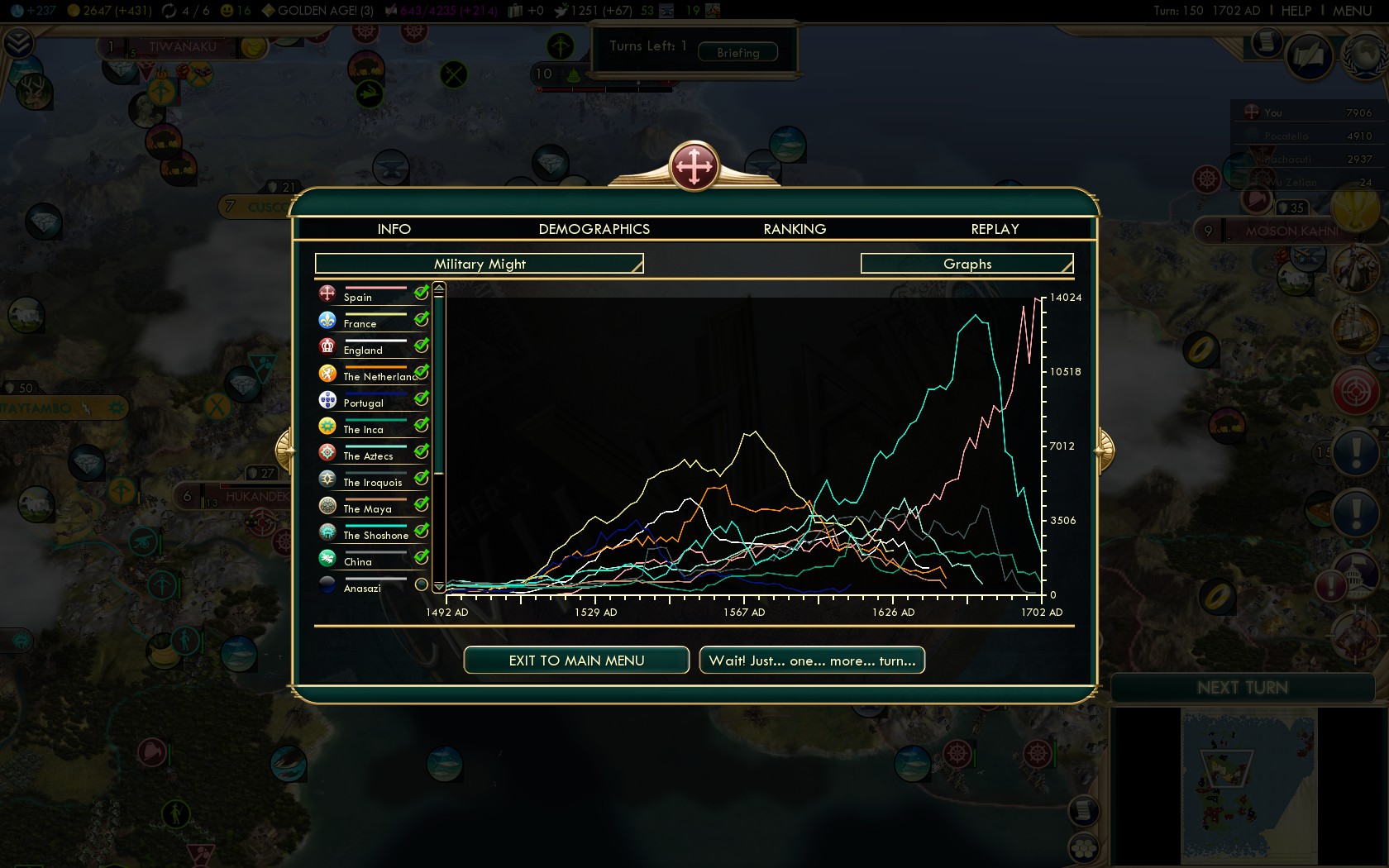Enable the Anasazi graph line
The image size is (1389, 868).
421,584
